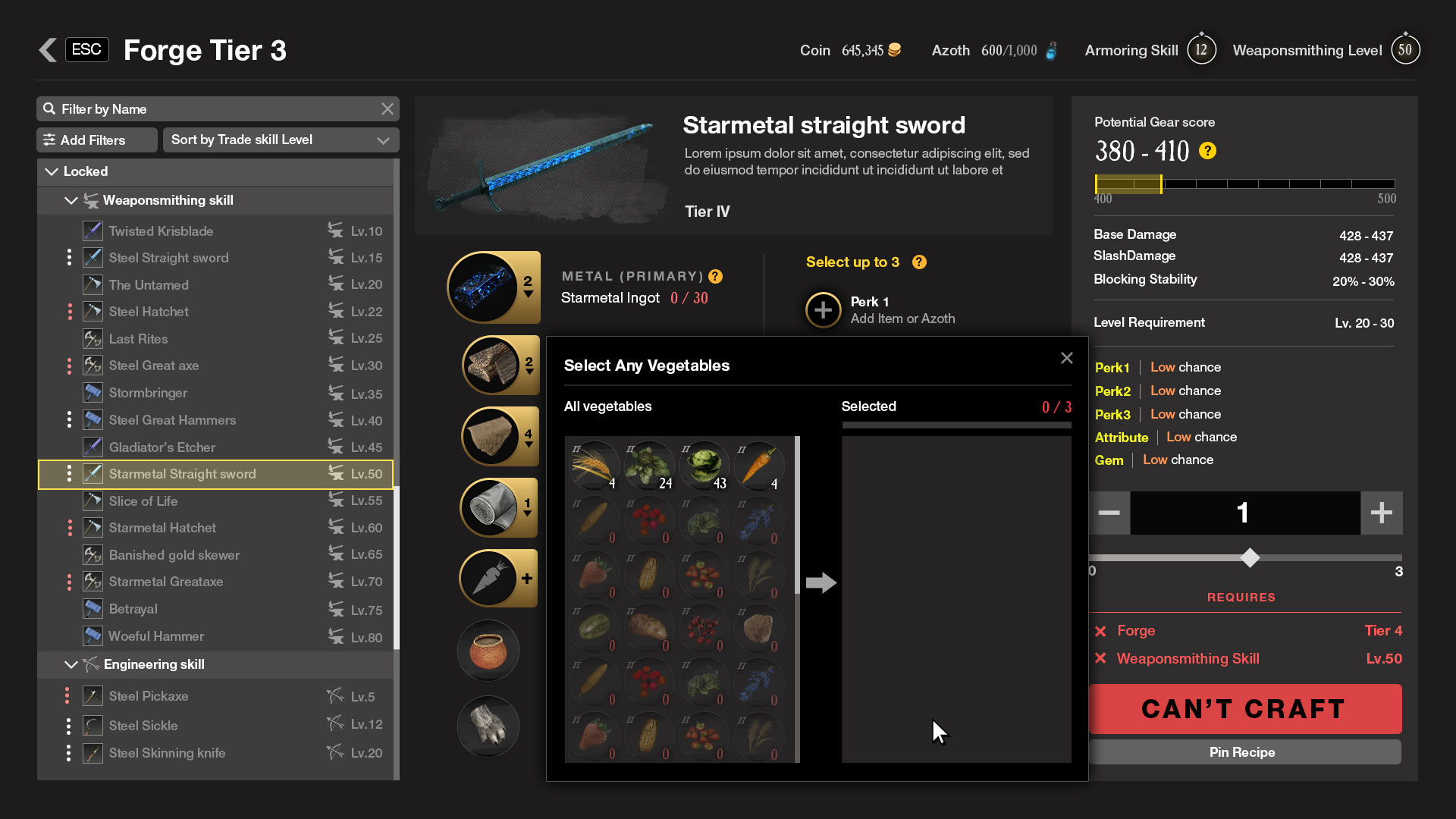Collapse the Weaponsmithing skill group
The image size is (1456, 819).
click(71, 200)
